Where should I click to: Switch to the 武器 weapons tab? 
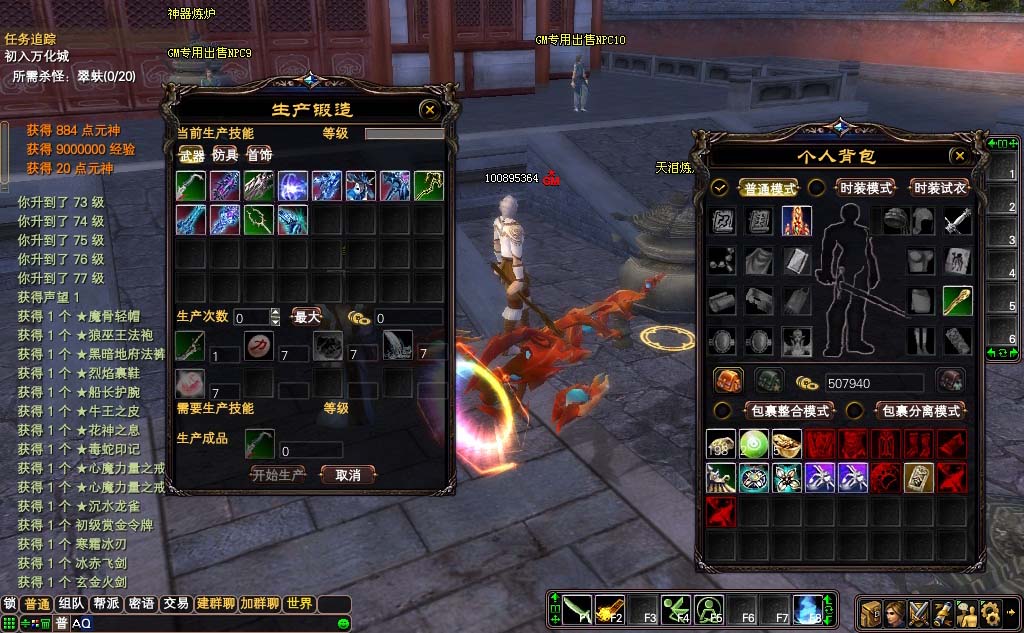point(191,155)
